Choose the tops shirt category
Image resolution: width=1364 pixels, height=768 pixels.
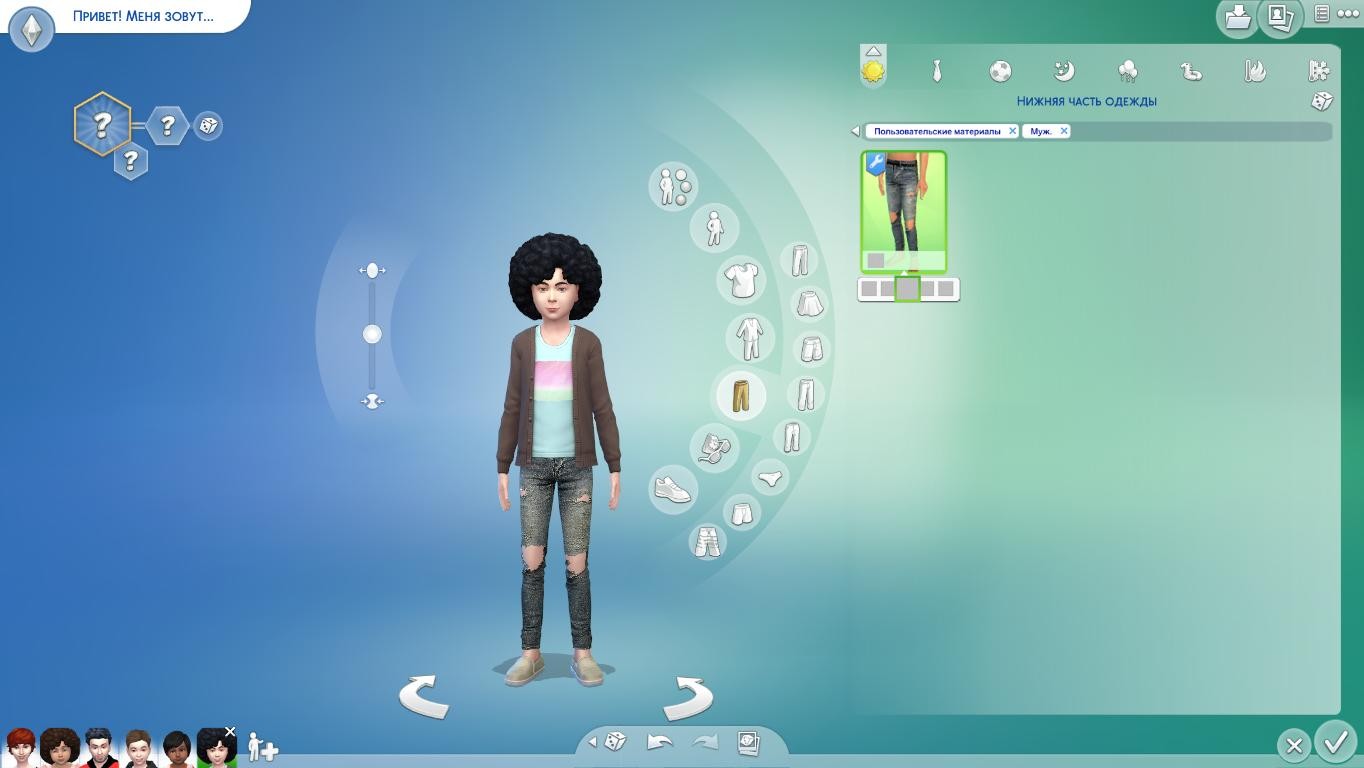pyautogui.click(x=741, y=280)
